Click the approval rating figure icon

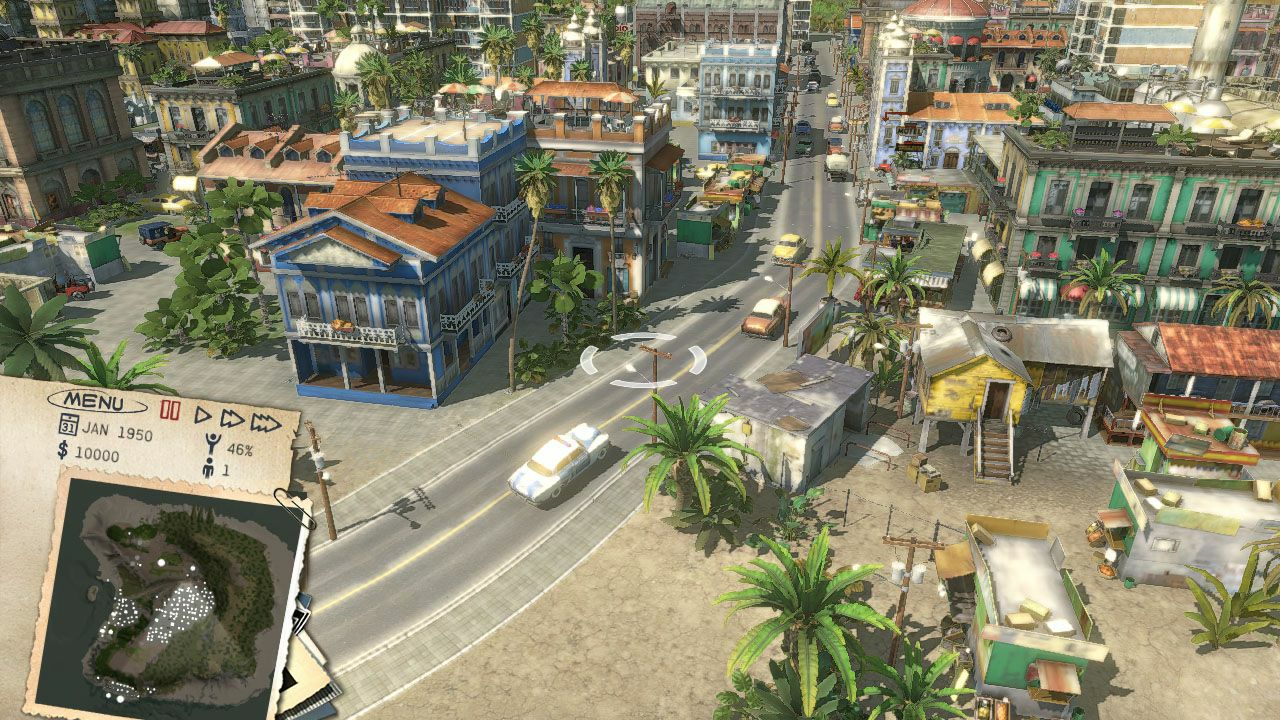(213, 443)
